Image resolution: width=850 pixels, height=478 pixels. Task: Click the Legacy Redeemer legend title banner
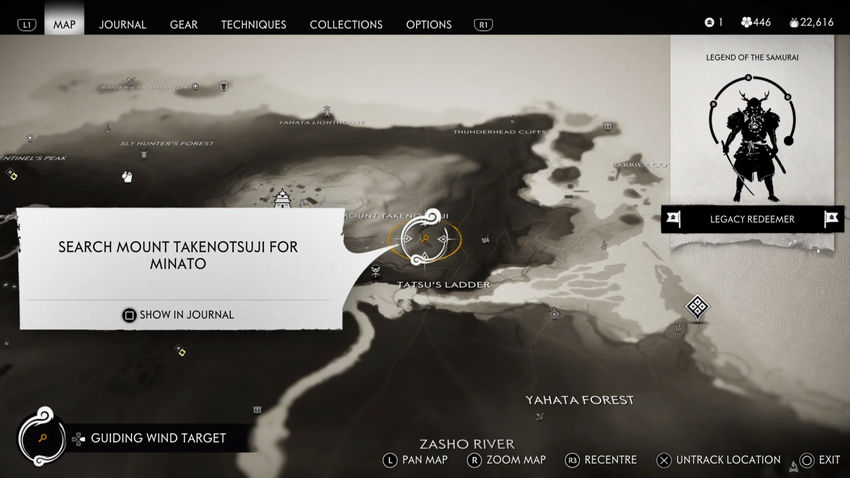[752, 219]
